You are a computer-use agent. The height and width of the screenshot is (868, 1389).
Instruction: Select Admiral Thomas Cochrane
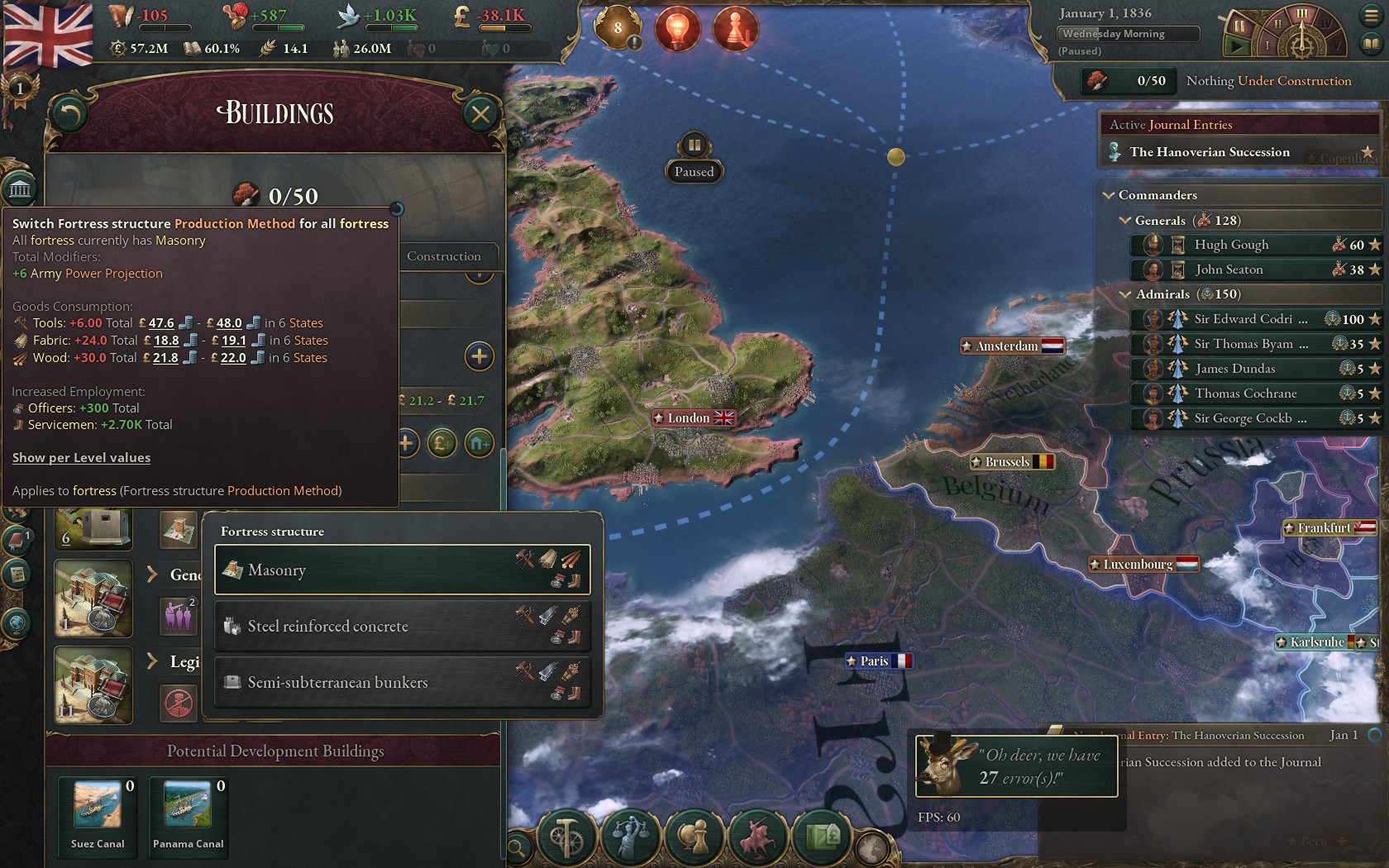pyautogui.click(x=1245, y=393)
